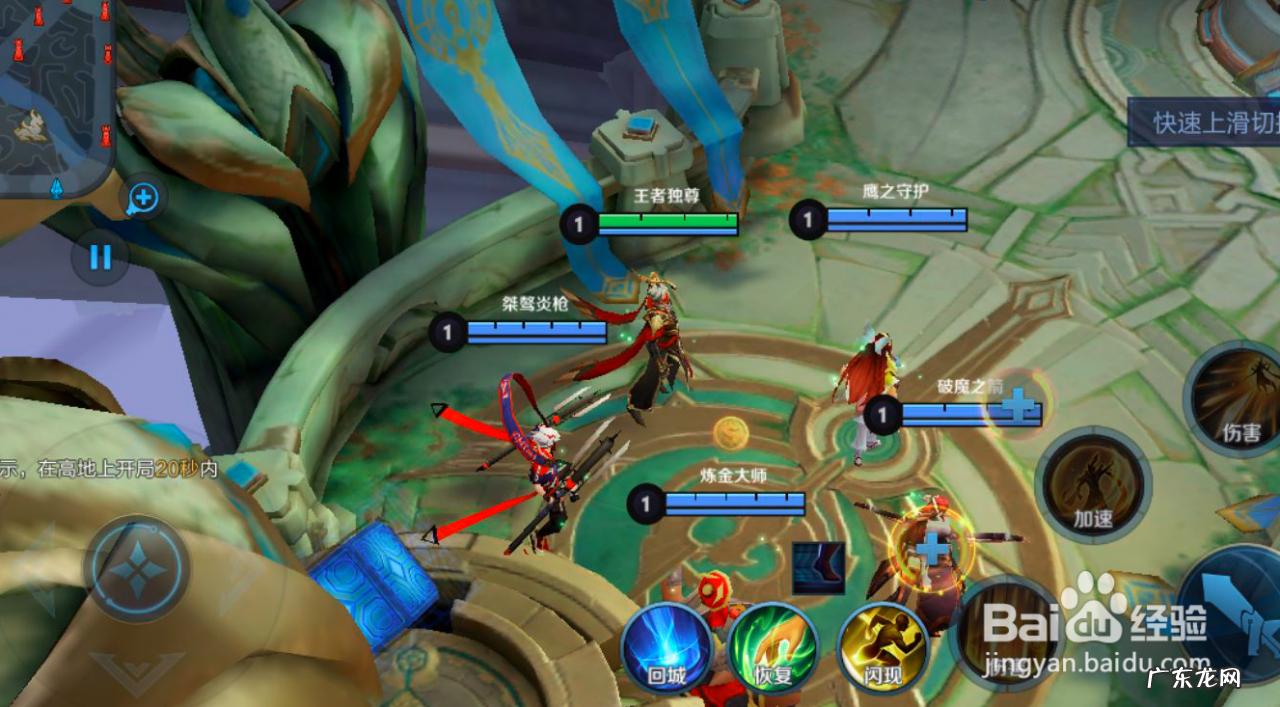Tap the magnifier zoom button beside the minimap
The width and height of the screenshot is (1280, 707).
(x=143, y=198)
